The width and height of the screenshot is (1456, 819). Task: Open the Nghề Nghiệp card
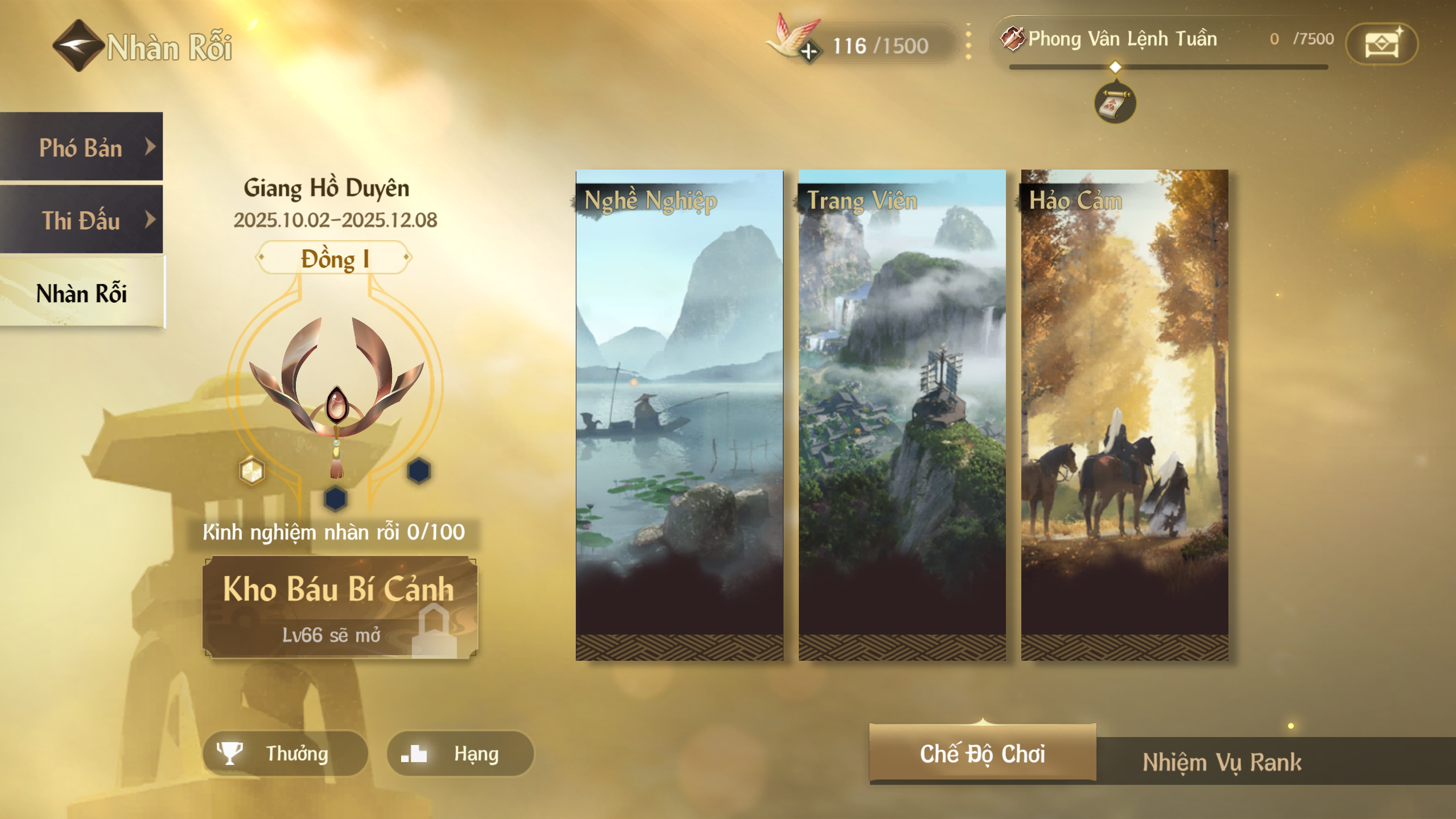pyautogui.click(x=679, y=414)
